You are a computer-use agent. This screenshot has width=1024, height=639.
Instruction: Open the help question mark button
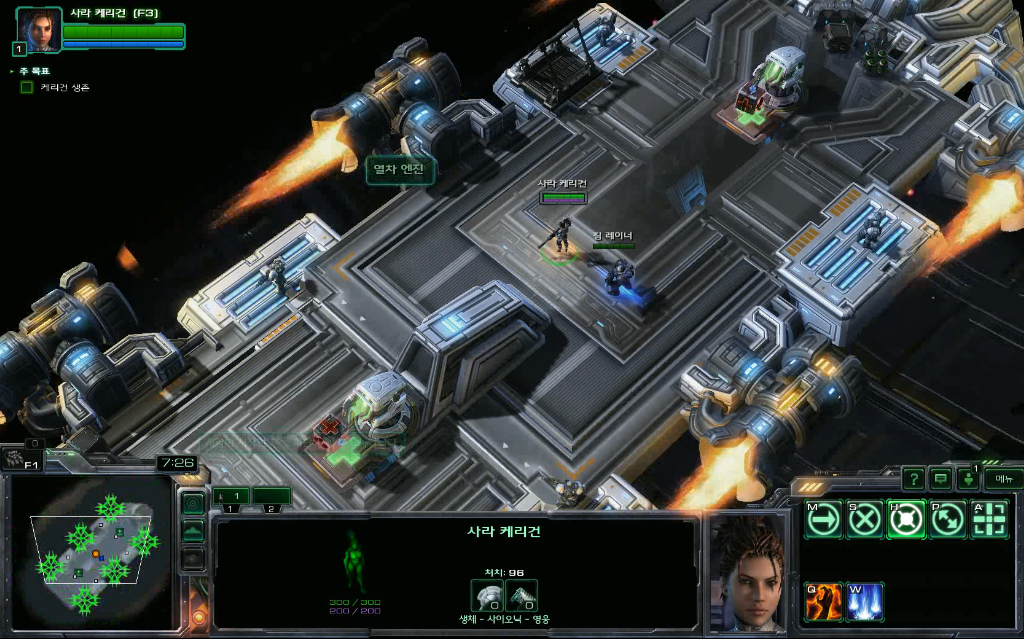[912, 479]
